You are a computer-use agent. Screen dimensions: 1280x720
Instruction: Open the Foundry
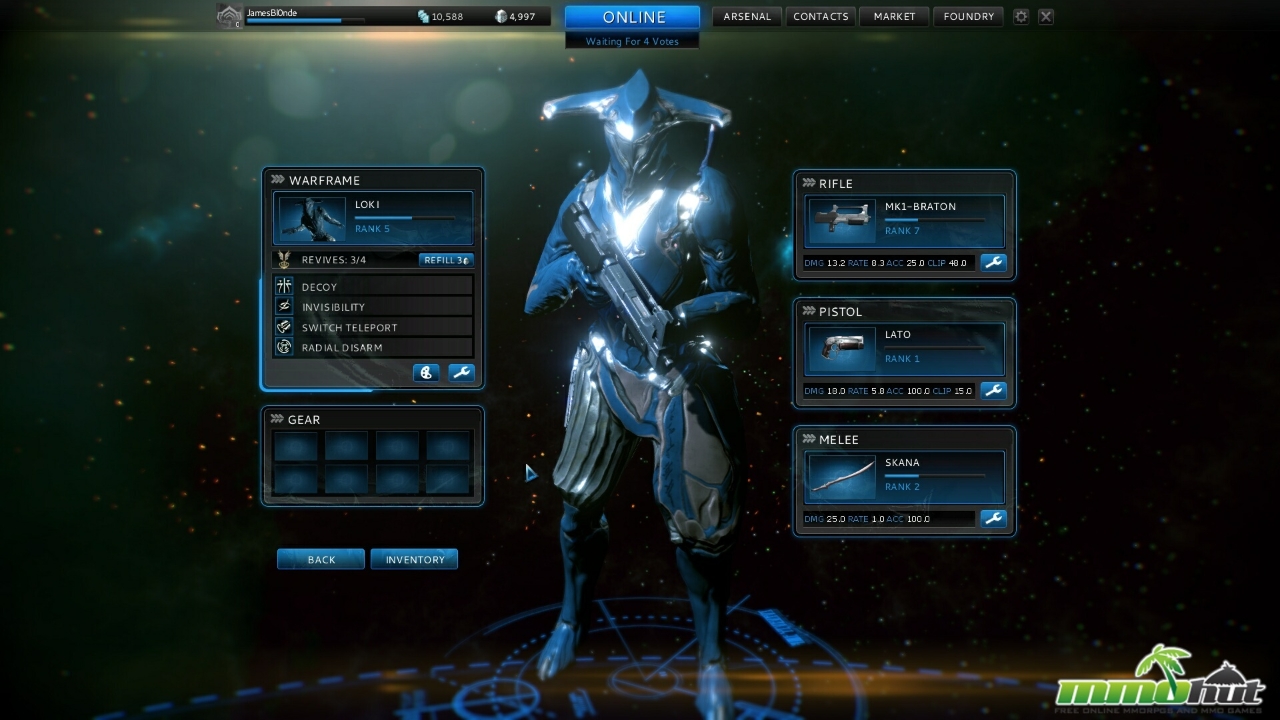[968, 17]
